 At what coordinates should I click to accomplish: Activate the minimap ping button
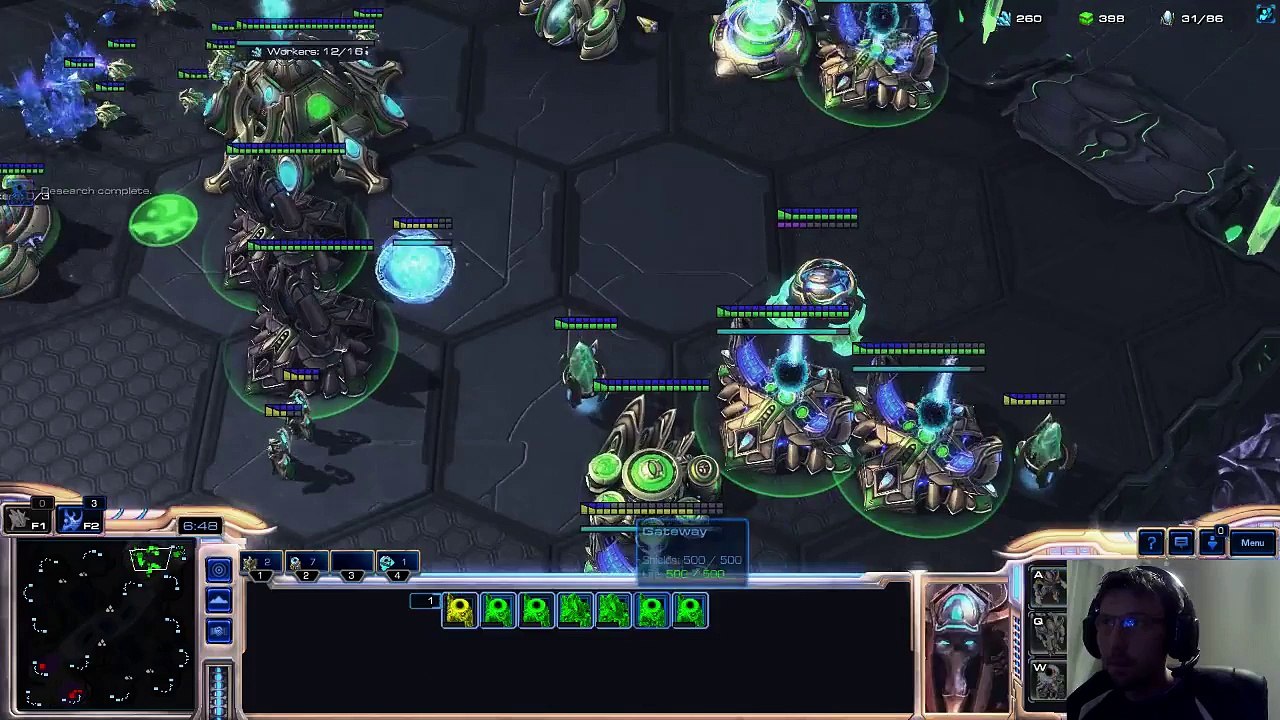point(219,570)
